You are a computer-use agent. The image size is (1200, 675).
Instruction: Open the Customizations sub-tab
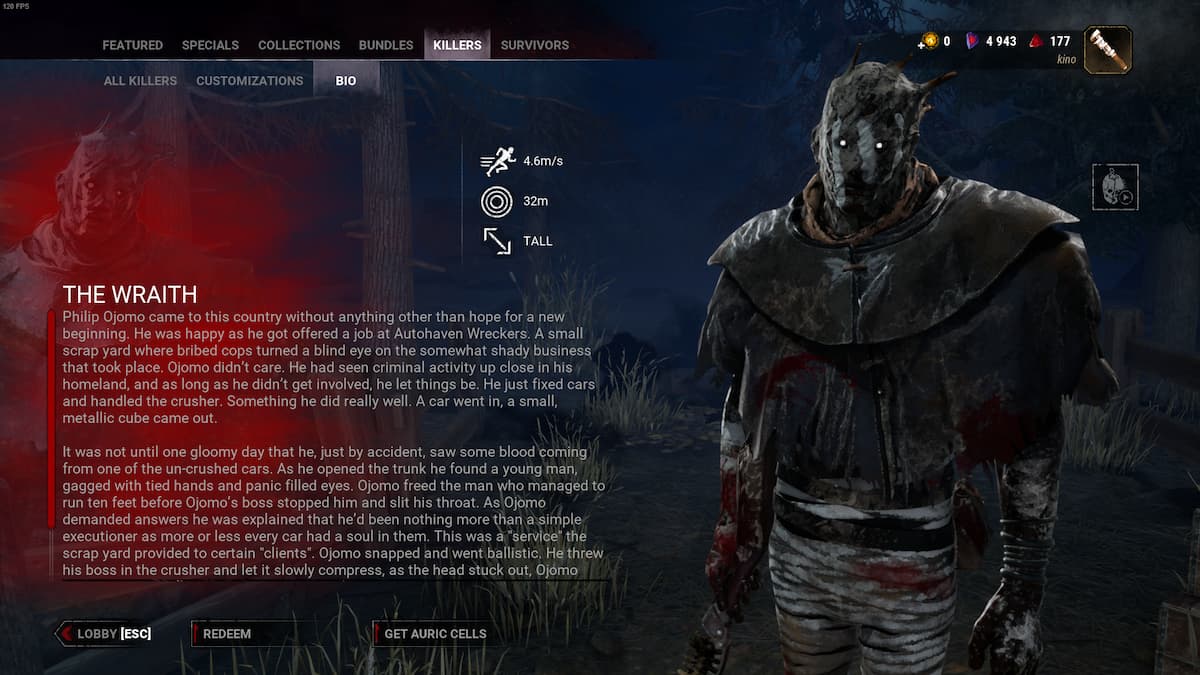click(249, 81)
